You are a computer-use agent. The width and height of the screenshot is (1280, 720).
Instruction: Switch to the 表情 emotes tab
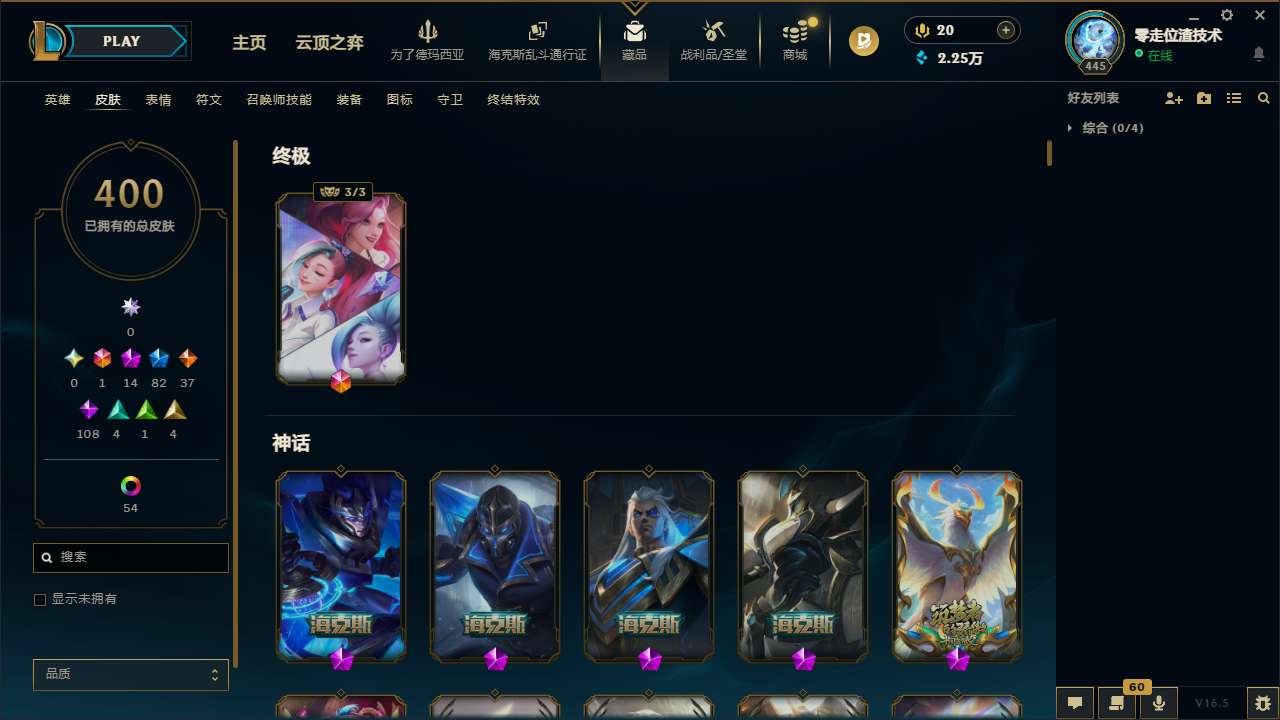158,99
